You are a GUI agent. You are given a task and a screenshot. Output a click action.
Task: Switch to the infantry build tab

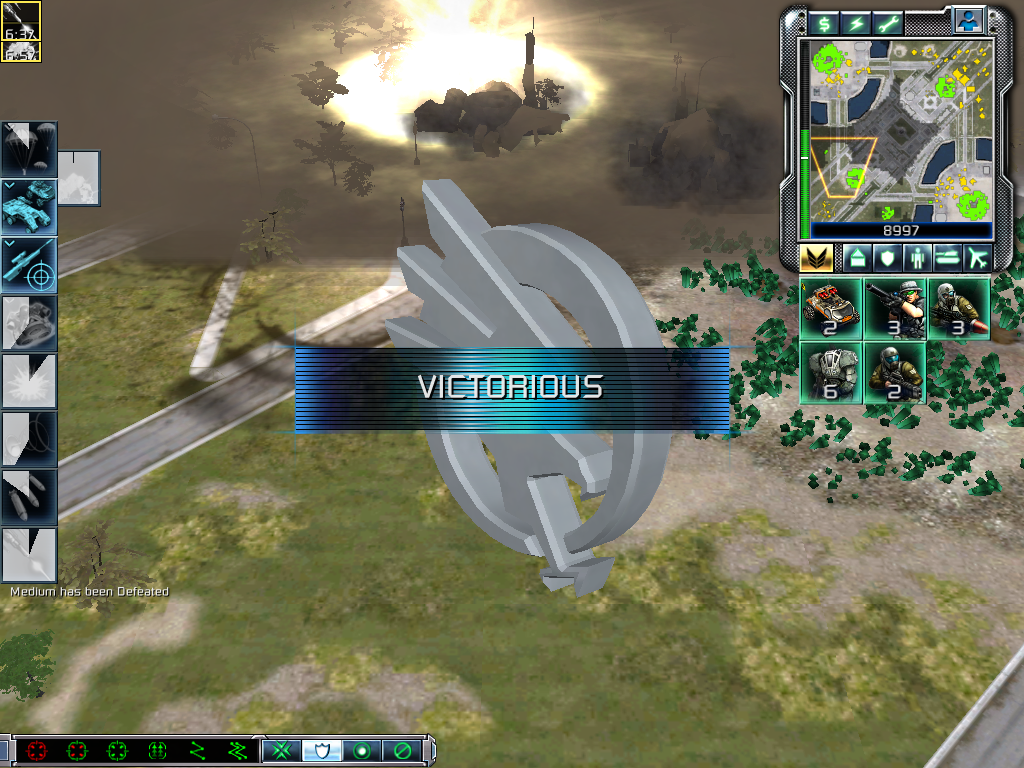point(916,258)
